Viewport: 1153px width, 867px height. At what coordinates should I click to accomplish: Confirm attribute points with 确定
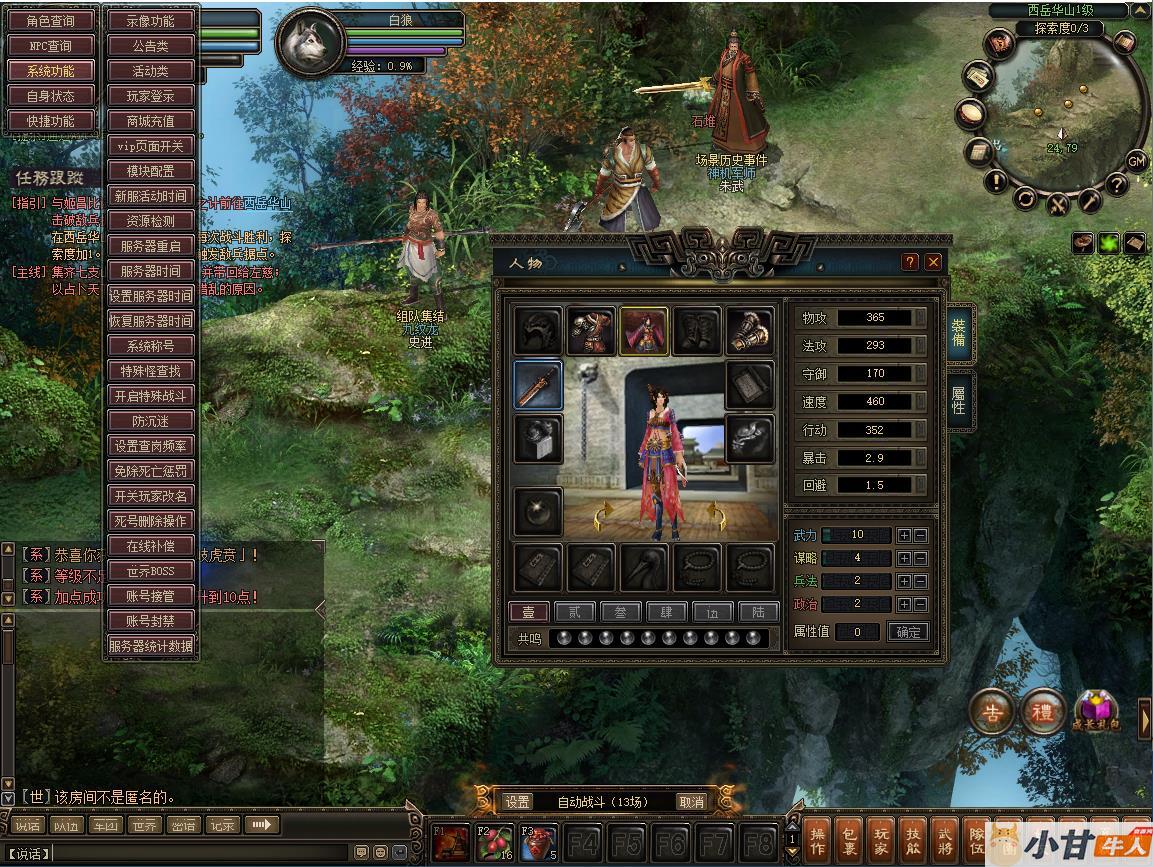click(909, 632)
